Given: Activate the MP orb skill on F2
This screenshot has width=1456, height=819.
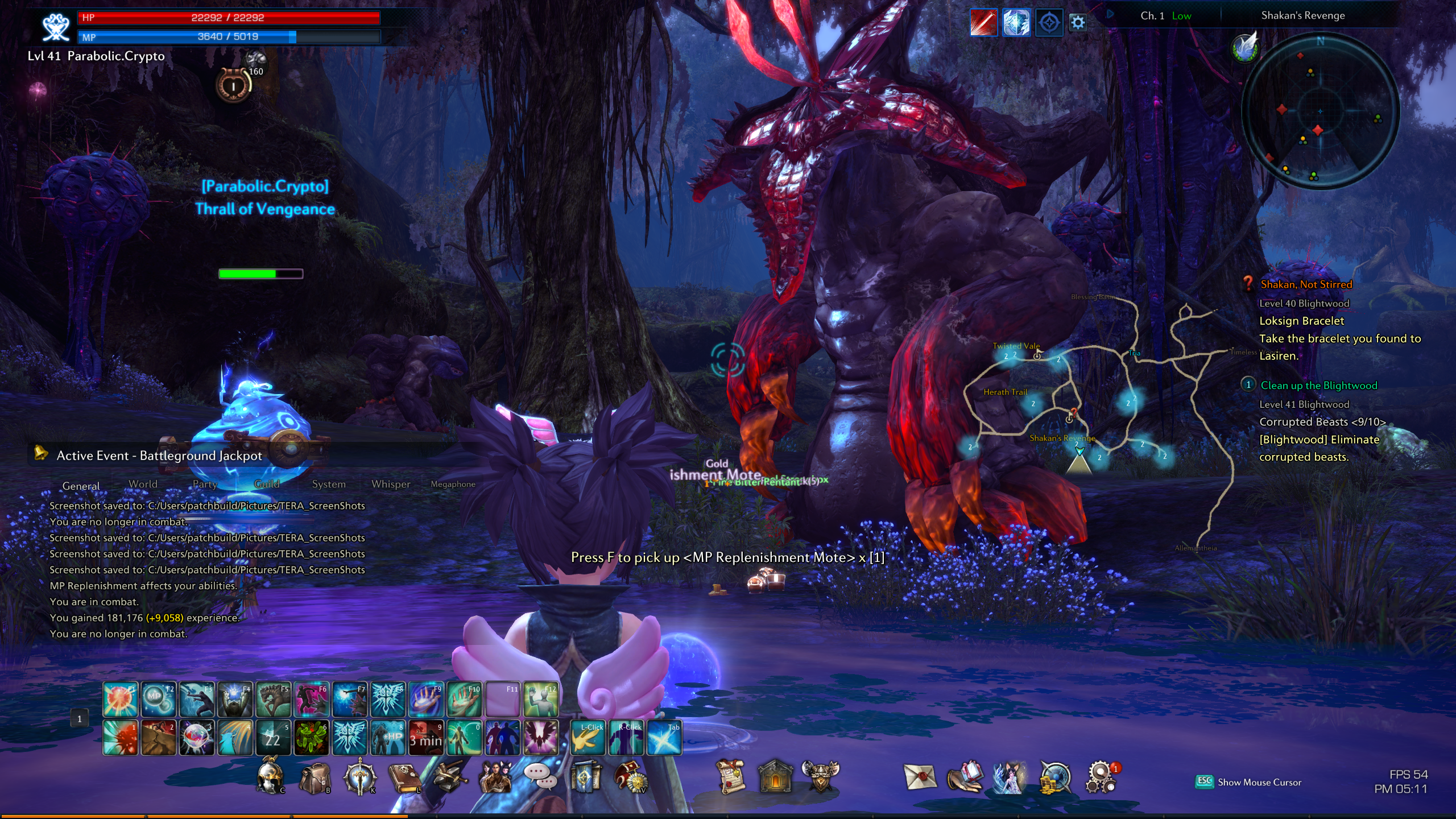Looking at the screenshot, I should pos(158,699).
